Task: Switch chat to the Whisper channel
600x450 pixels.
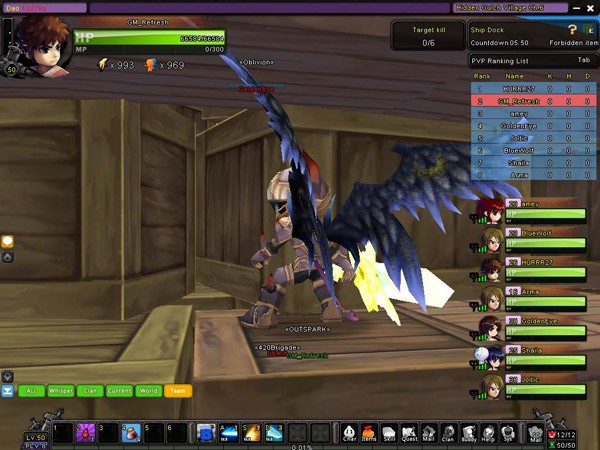Action: click(x=61, y=391)
